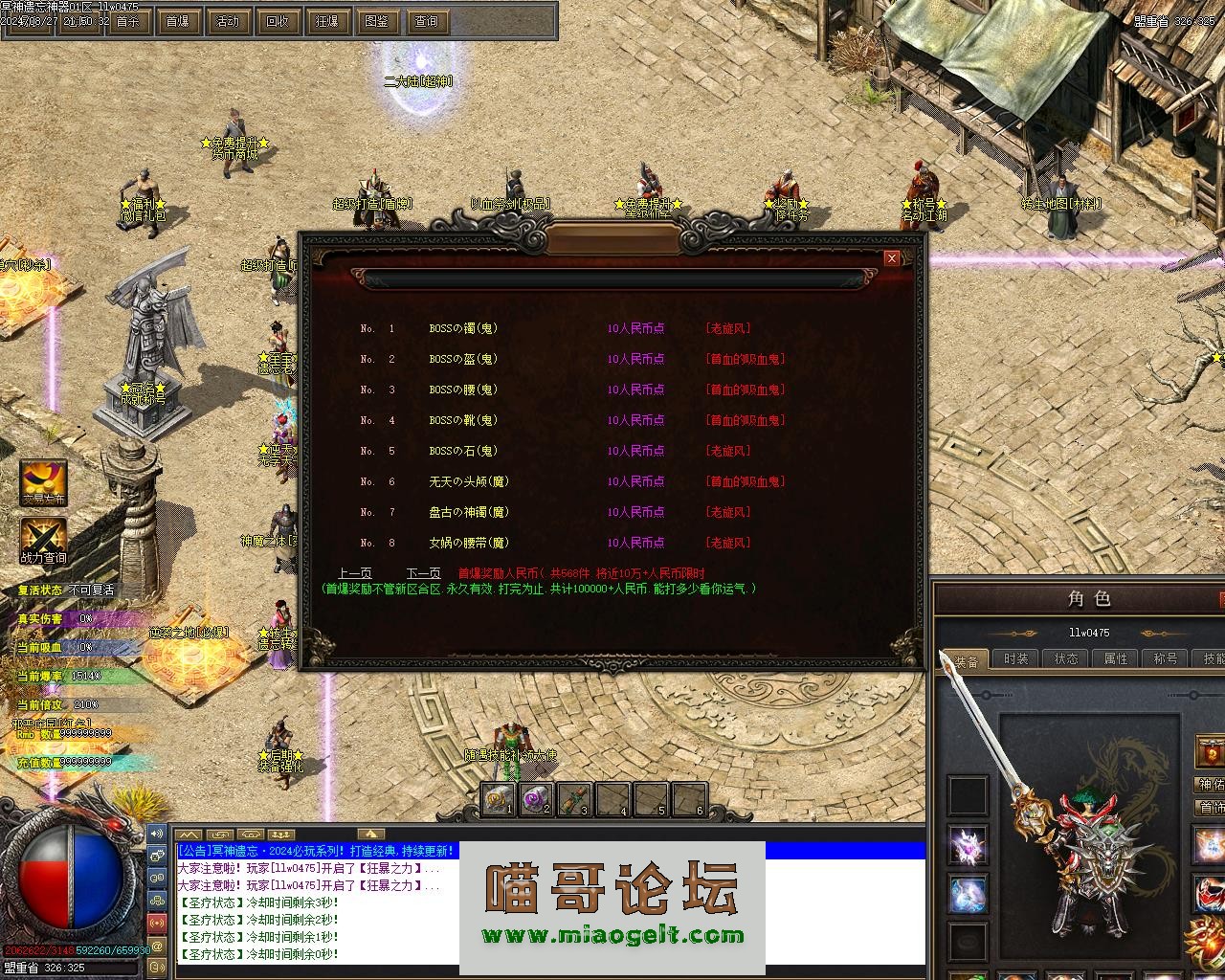1225x980 pixels.
Task: Switch to the 属性 (attributes) tab
Action: pos(1116,658)
